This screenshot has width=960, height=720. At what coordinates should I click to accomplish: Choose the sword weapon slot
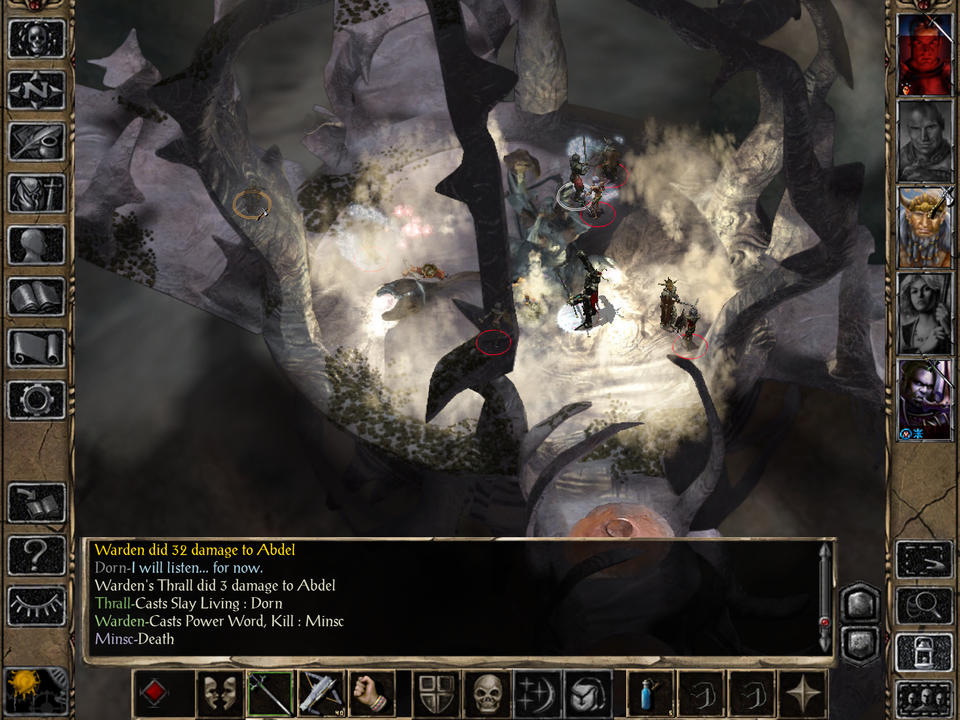pyautogui.click(x=270, y=694)
